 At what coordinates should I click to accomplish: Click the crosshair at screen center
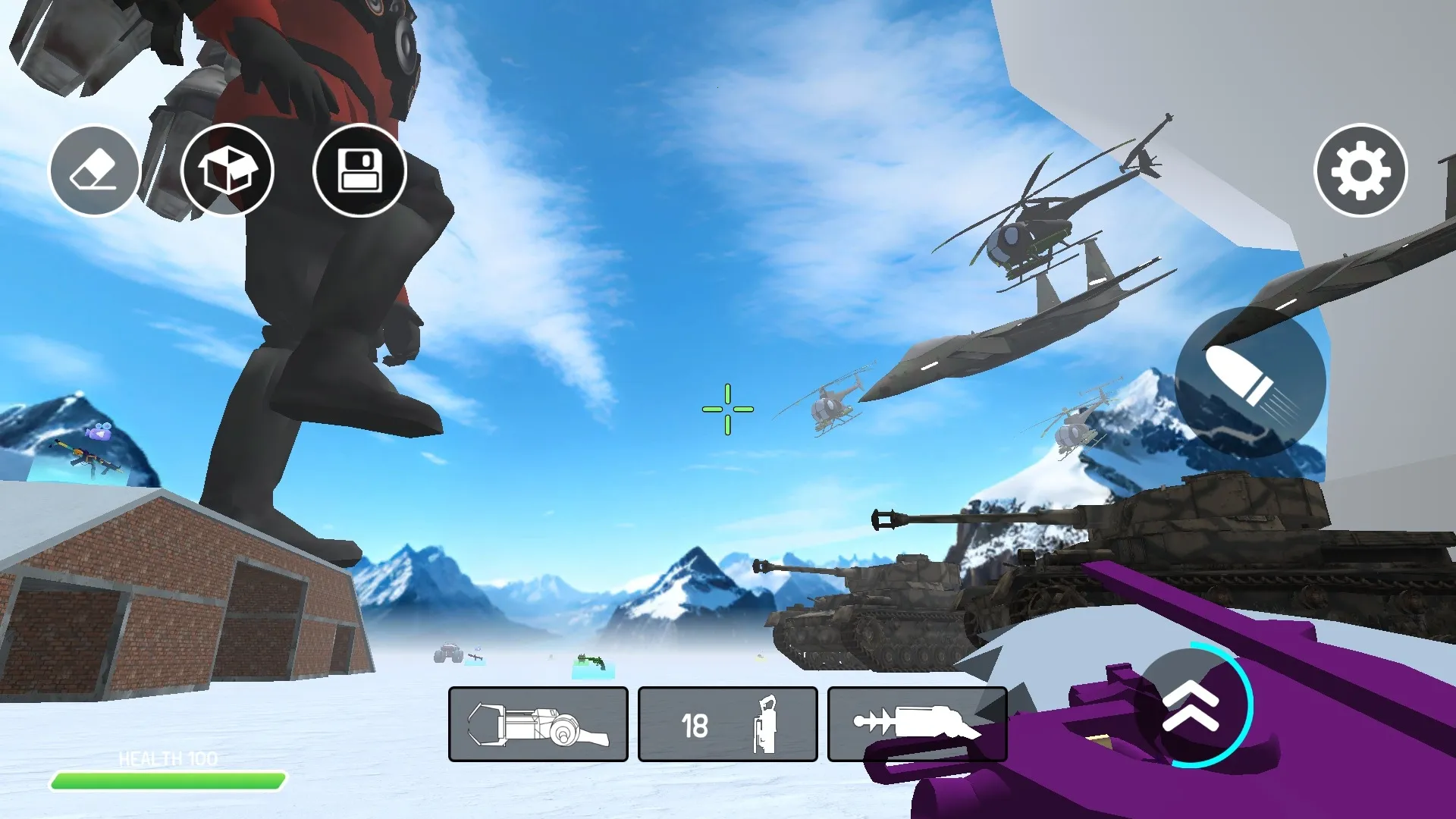[x=727, y=409]
